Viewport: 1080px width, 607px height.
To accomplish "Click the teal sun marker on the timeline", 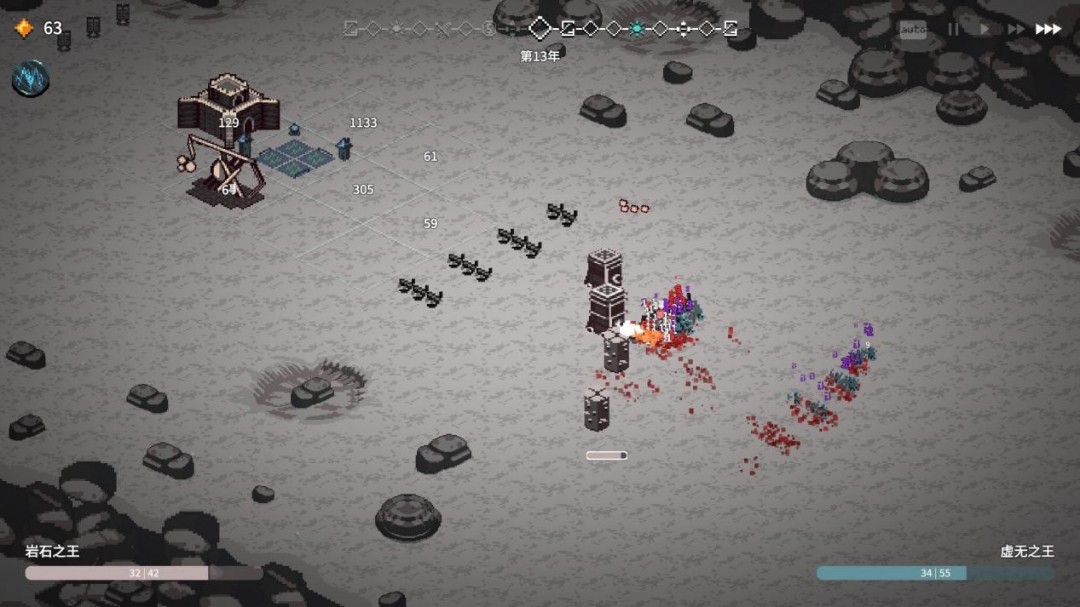I will [x=636, y=28].
